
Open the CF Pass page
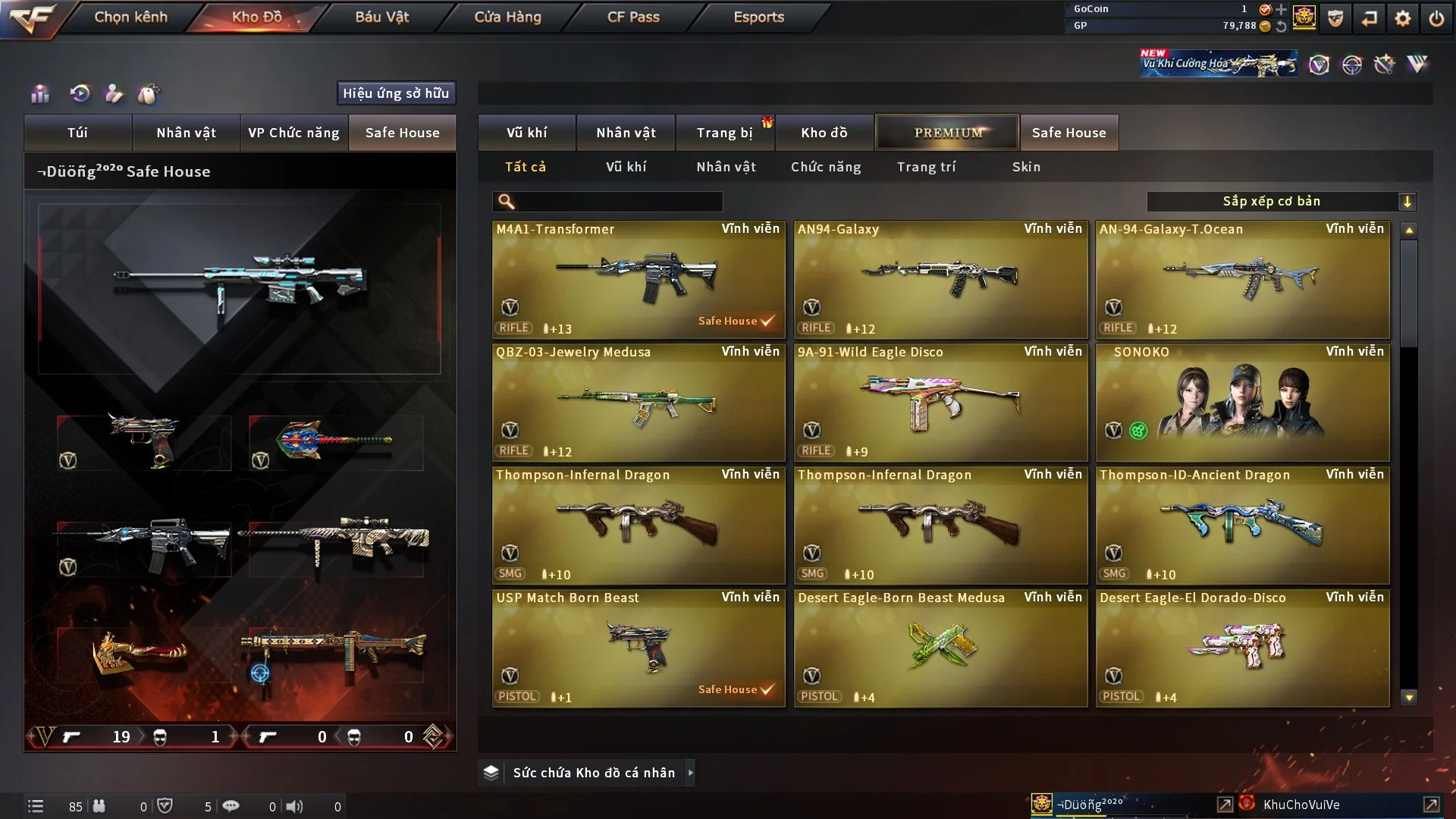pyautogui.click(x=633, y=17)
